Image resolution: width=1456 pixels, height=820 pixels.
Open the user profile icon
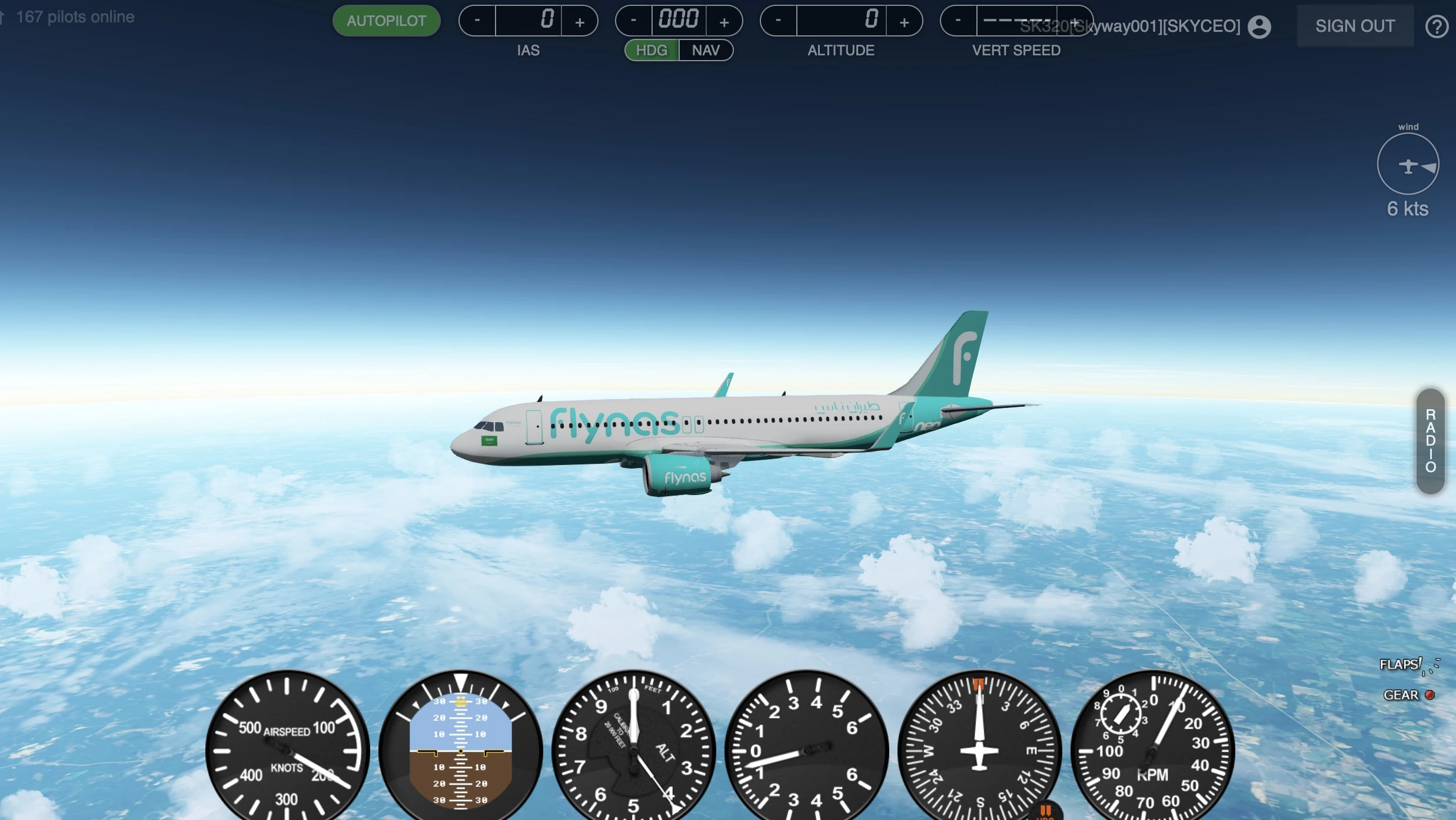tap(1259, 26)
